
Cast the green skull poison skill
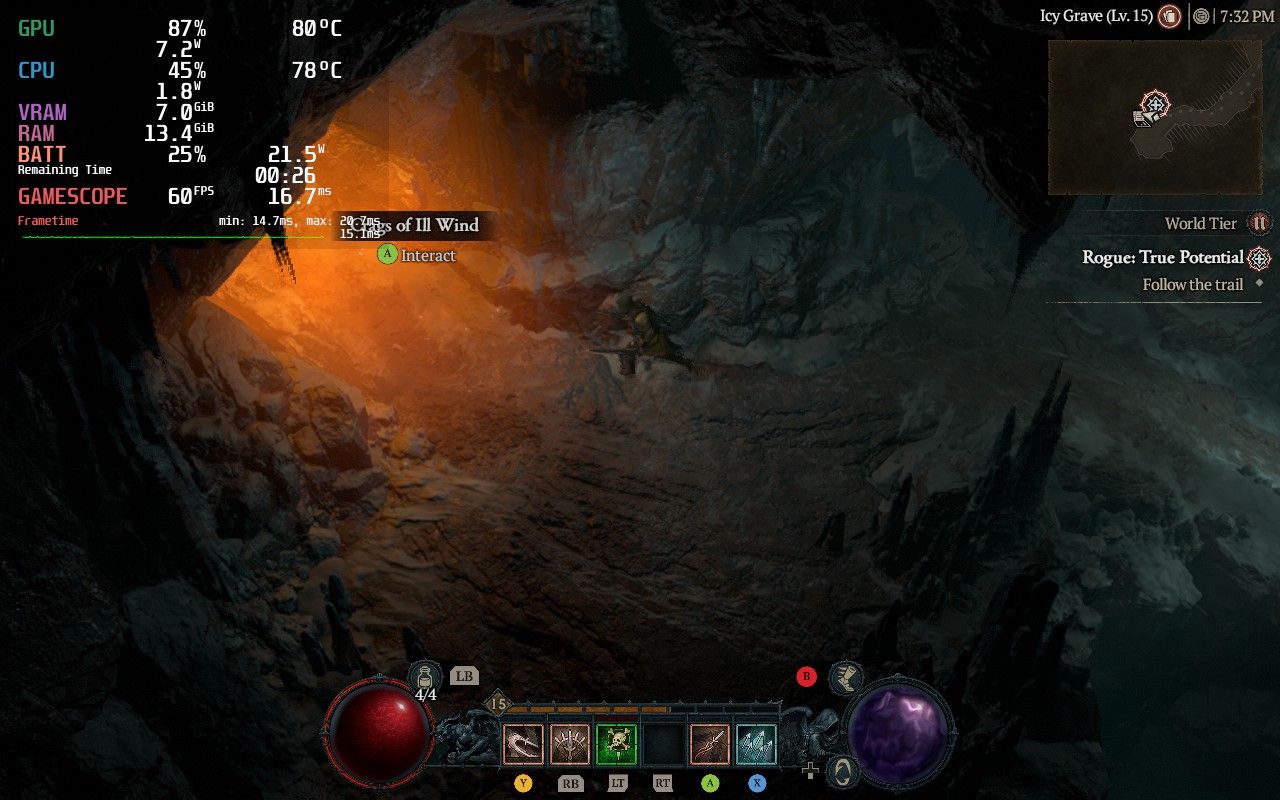[617, 745]
